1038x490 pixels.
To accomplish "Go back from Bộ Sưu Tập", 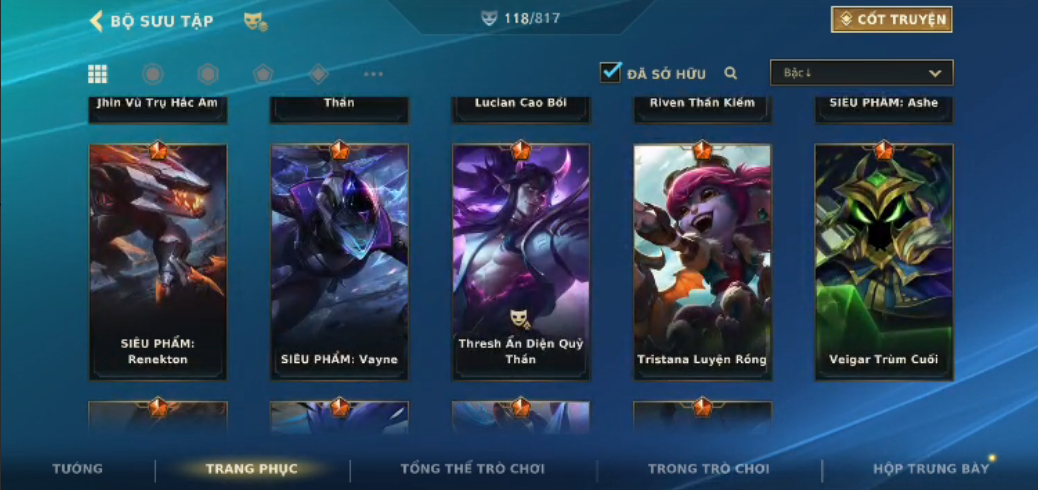I will coord(97,21).
